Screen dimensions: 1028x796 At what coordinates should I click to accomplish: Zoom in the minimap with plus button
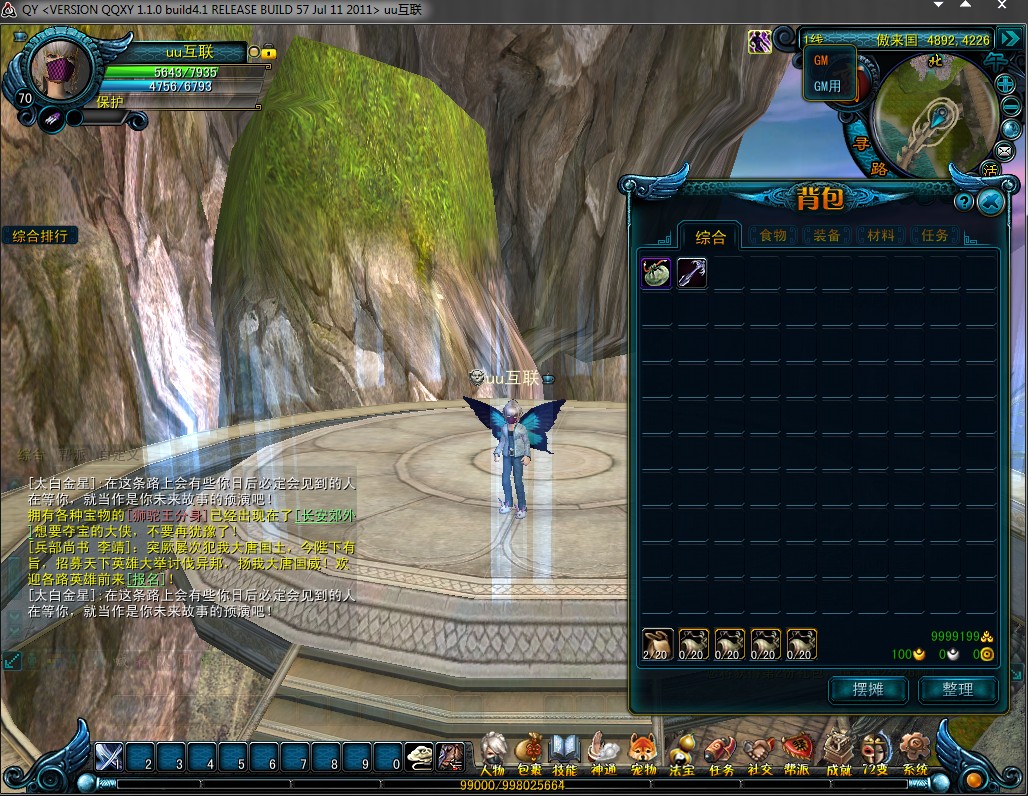point(1005,83)
